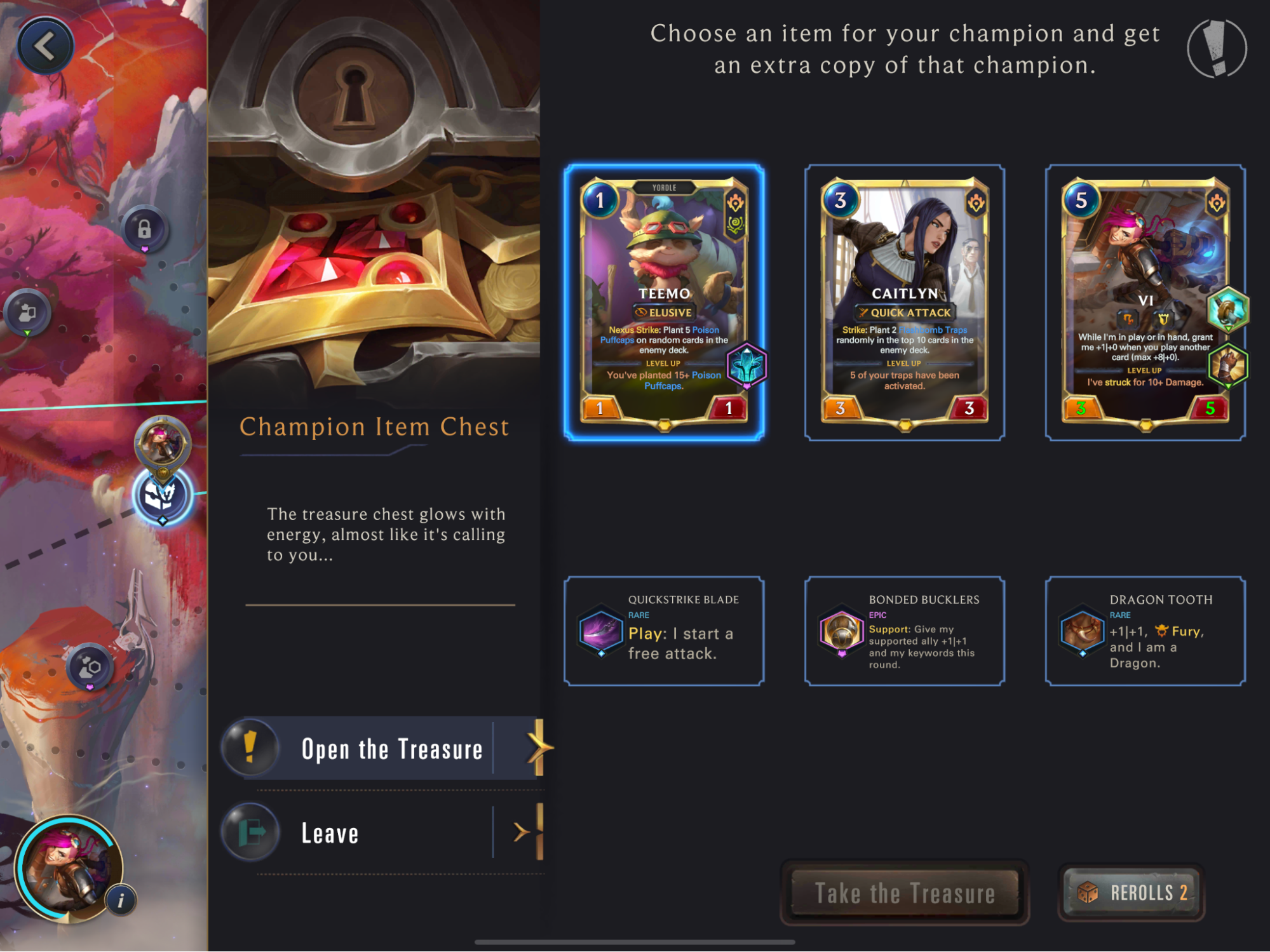This screenshot has width=1270, height=952.
Task: Choose the Open the Treasure option
Action: (x=388, y=749)
